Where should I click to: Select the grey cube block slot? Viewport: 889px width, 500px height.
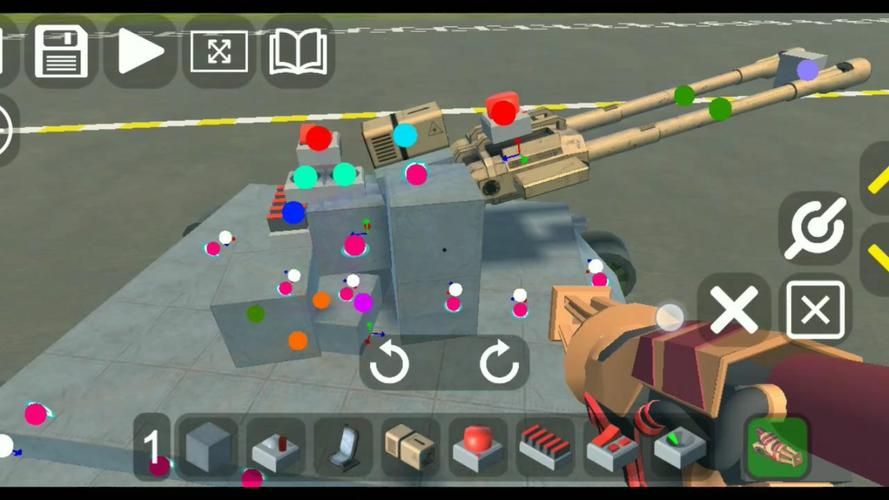[x=209, y=446]
